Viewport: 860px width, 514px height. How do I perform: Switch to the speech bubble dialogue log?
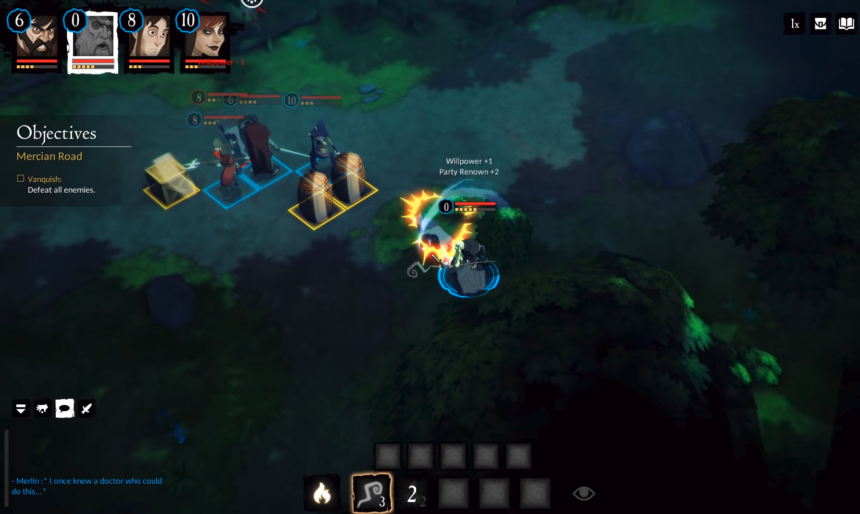coord(64,408)
